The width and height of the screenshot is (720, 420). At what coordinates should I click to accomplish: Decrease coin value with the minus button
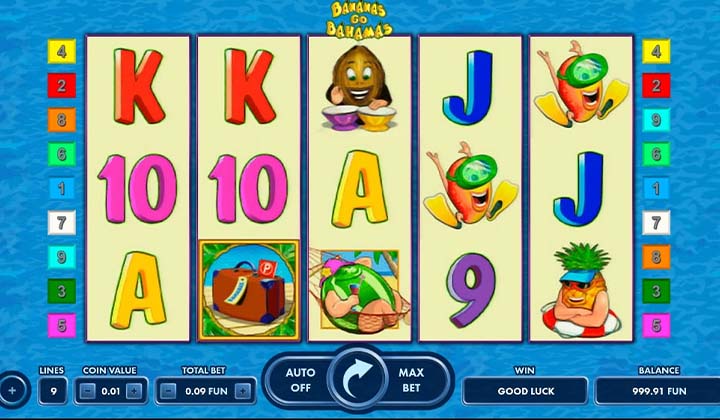pyautogui.click(x=87, y=390)
